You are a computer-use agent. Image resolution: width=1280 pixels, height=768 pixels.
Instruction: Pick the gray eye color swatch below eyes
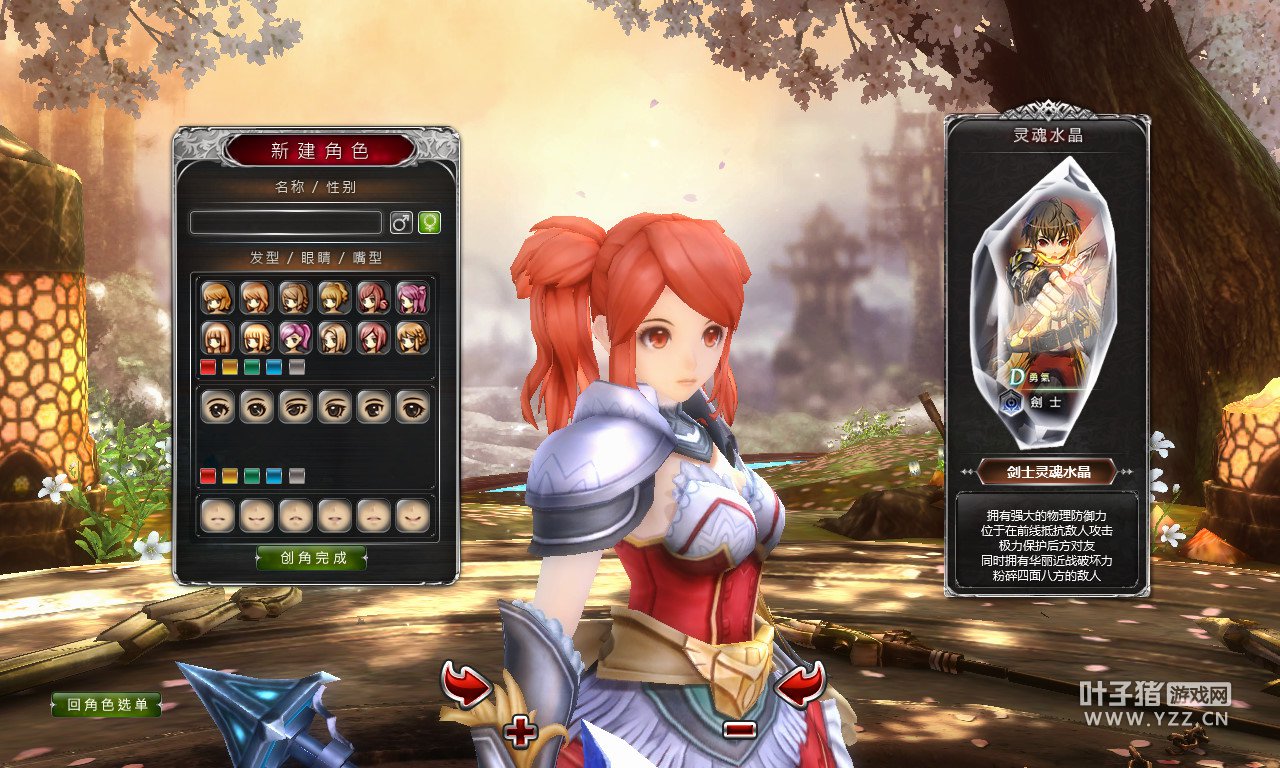click(x=296, y=475)
